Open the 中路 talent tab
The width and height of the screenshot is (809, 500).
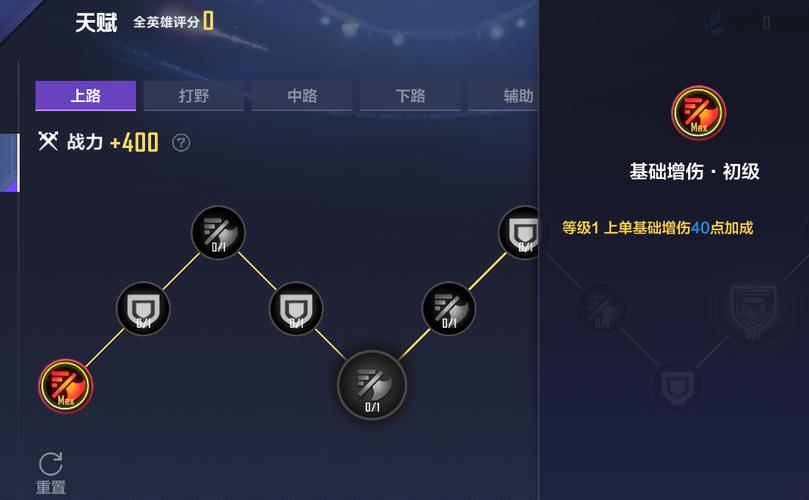[x=301, y=96]
